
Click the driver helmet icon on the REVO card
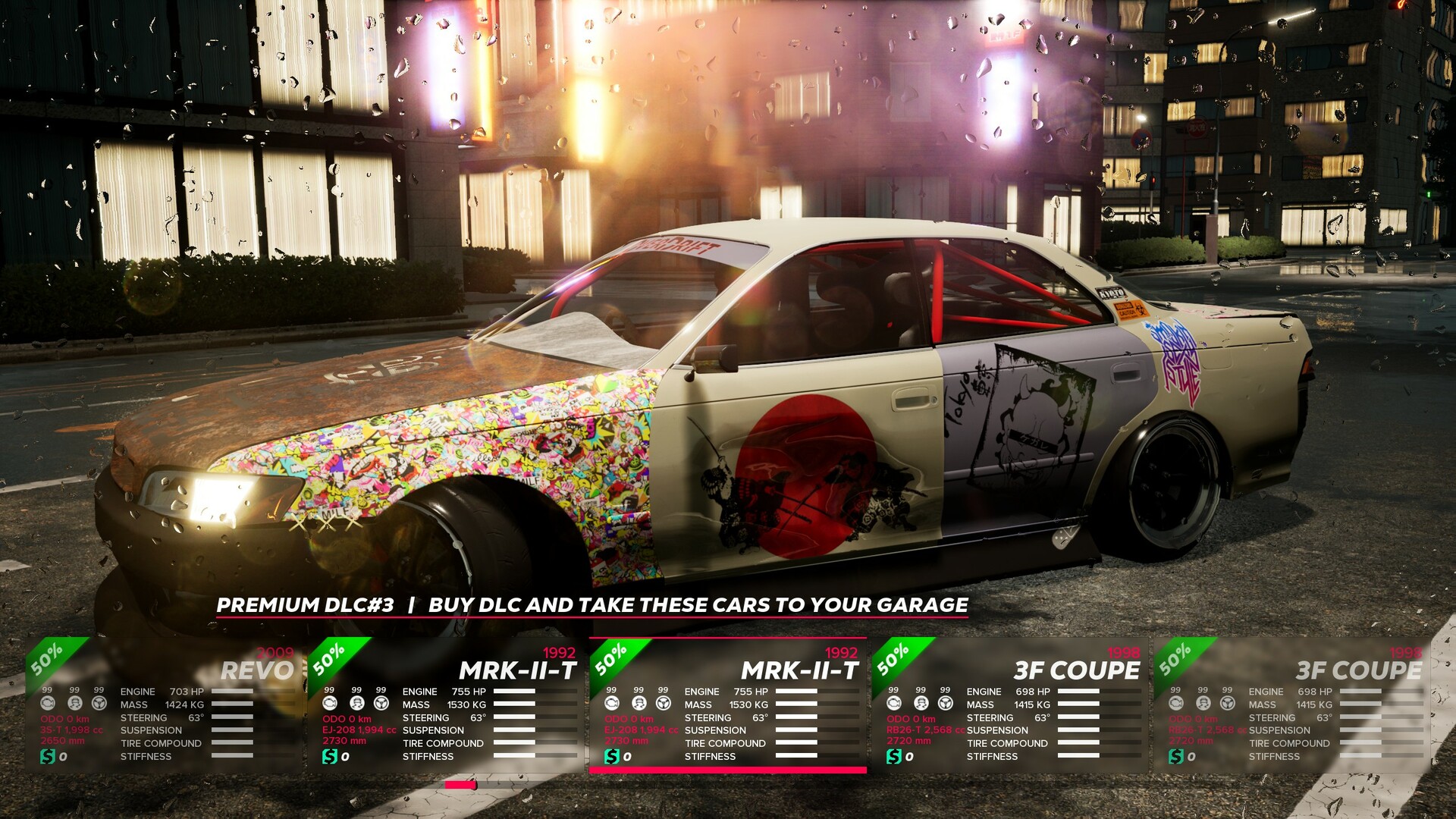75,704
